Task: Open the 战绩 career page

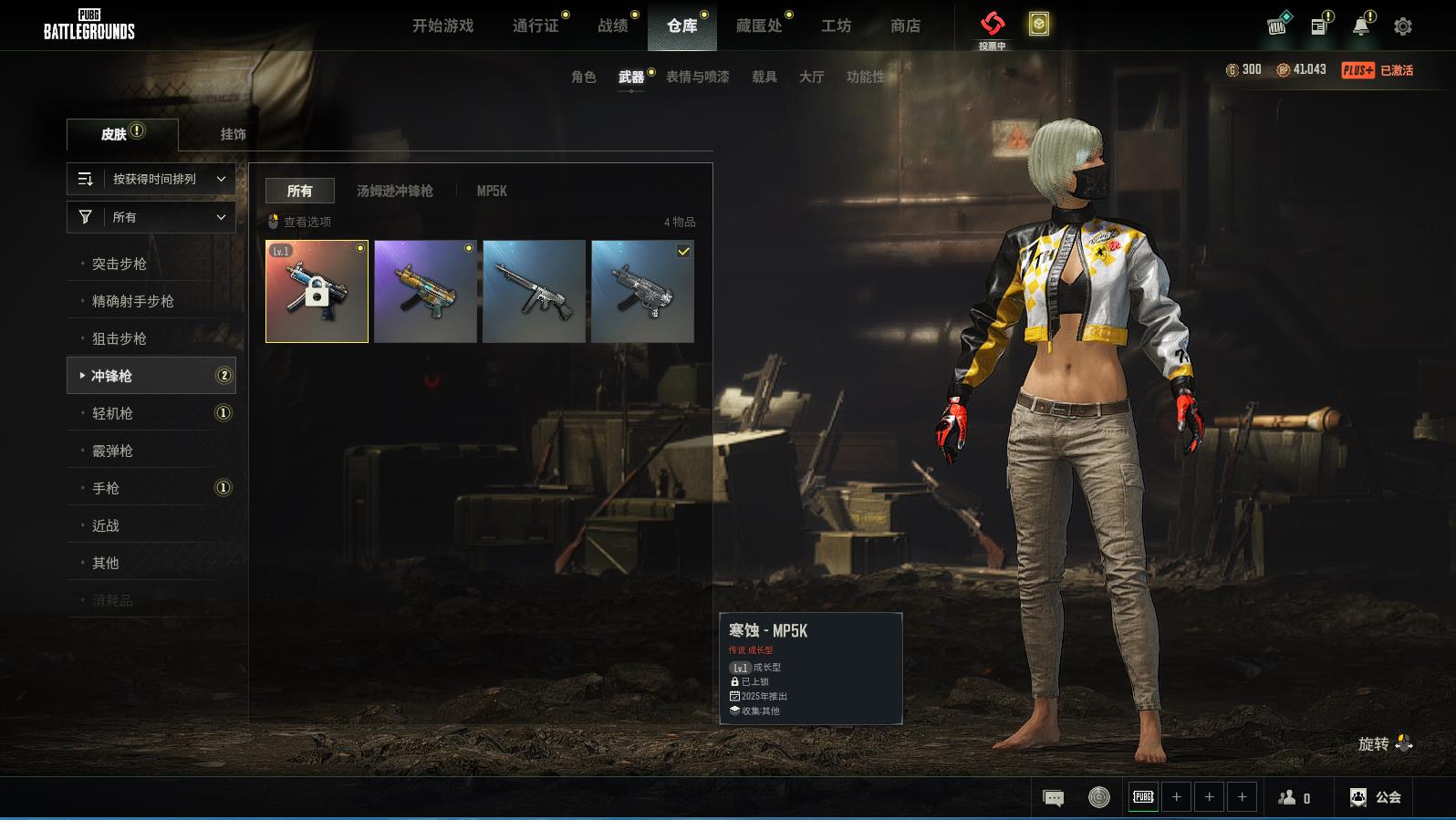Action: pos(613,26)
